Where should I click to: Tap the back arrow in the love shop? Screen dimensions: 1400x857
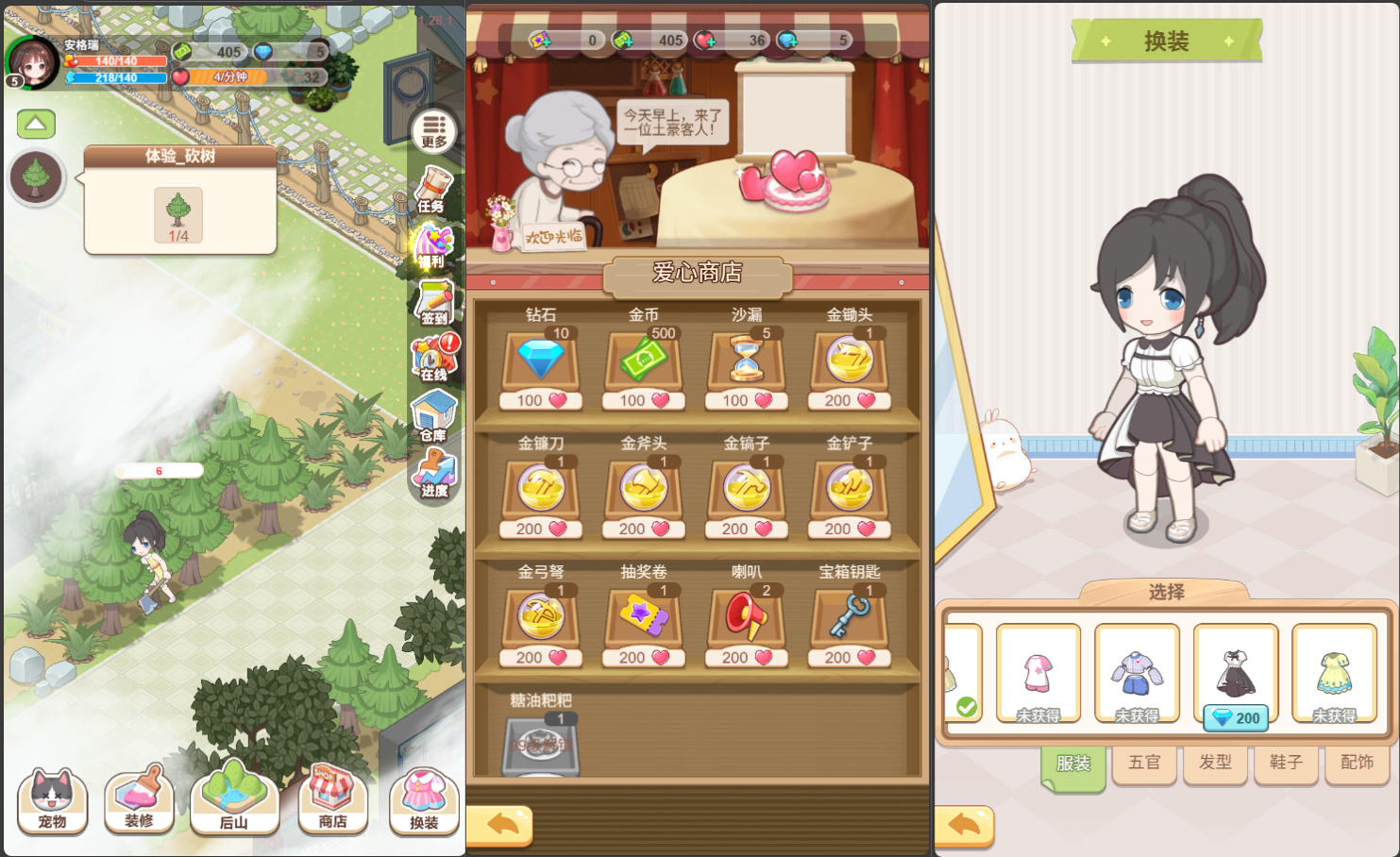coord(501,824)
